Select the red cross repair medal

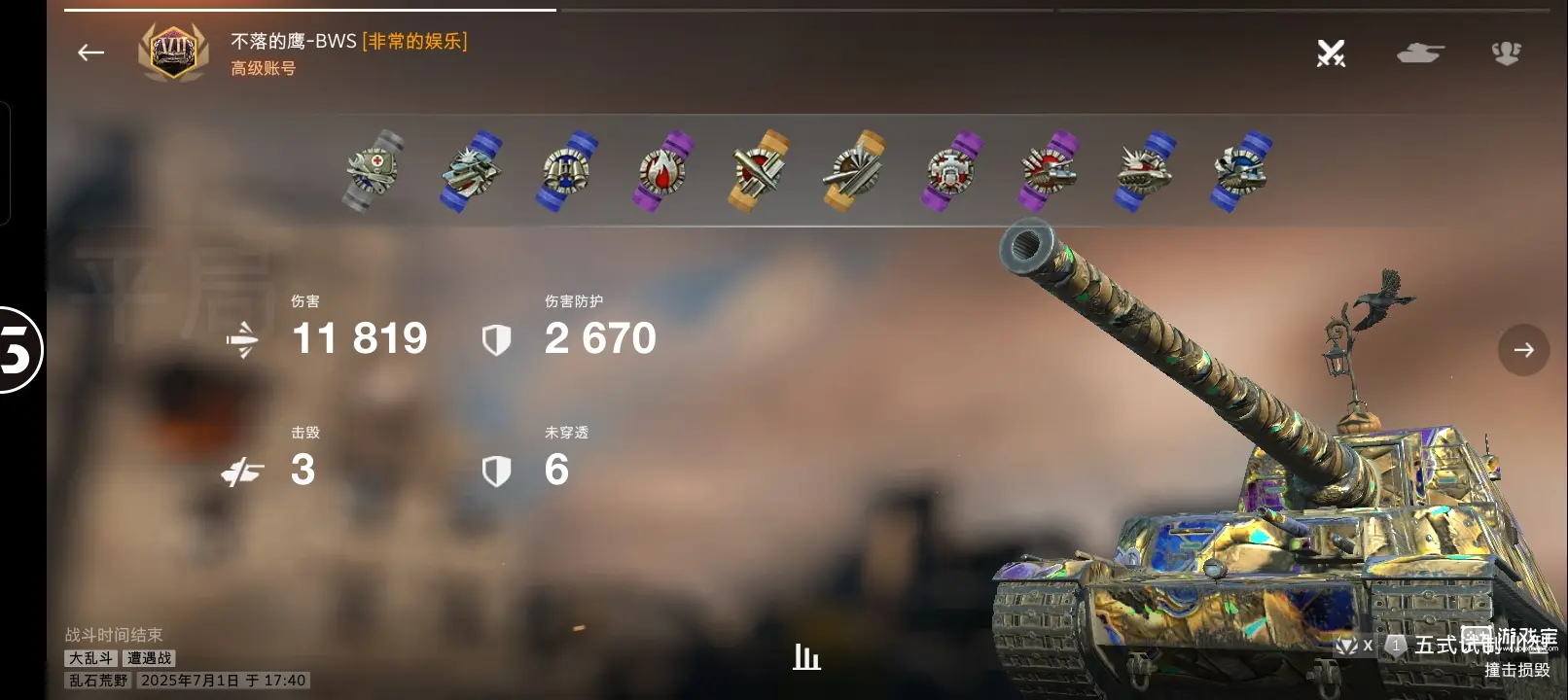[374, 171]
